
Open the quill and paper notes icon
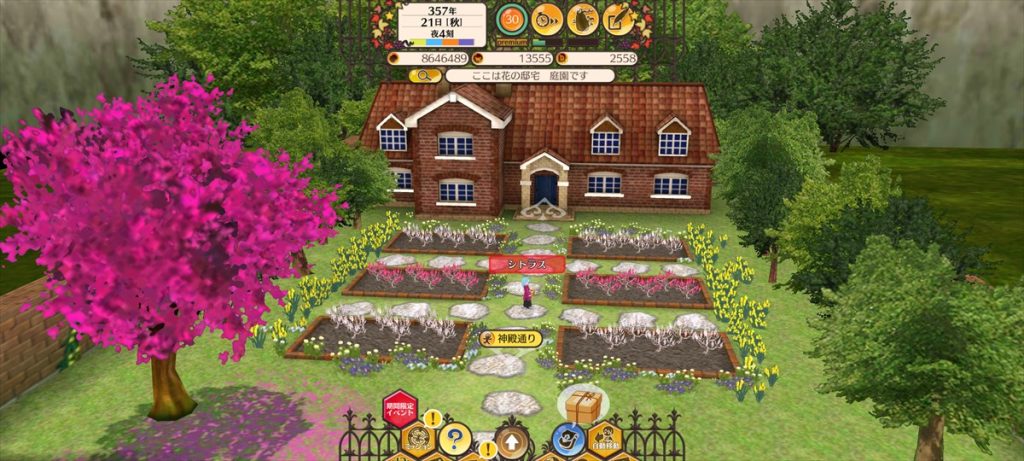click(x=619, y=19)
